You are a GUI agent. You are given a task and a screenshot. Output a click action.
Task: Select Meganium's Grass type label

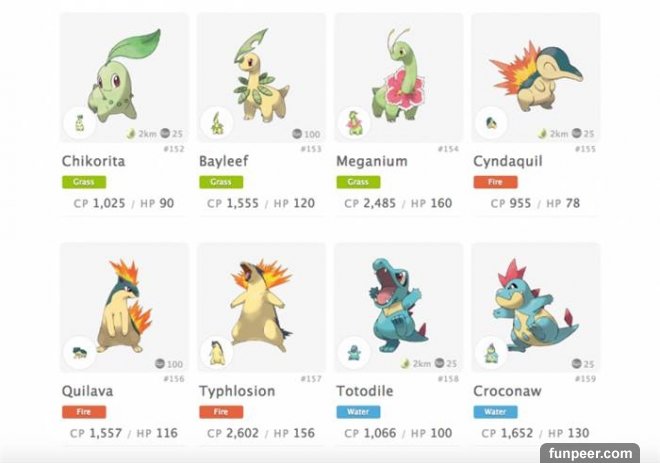click(356, 182)
